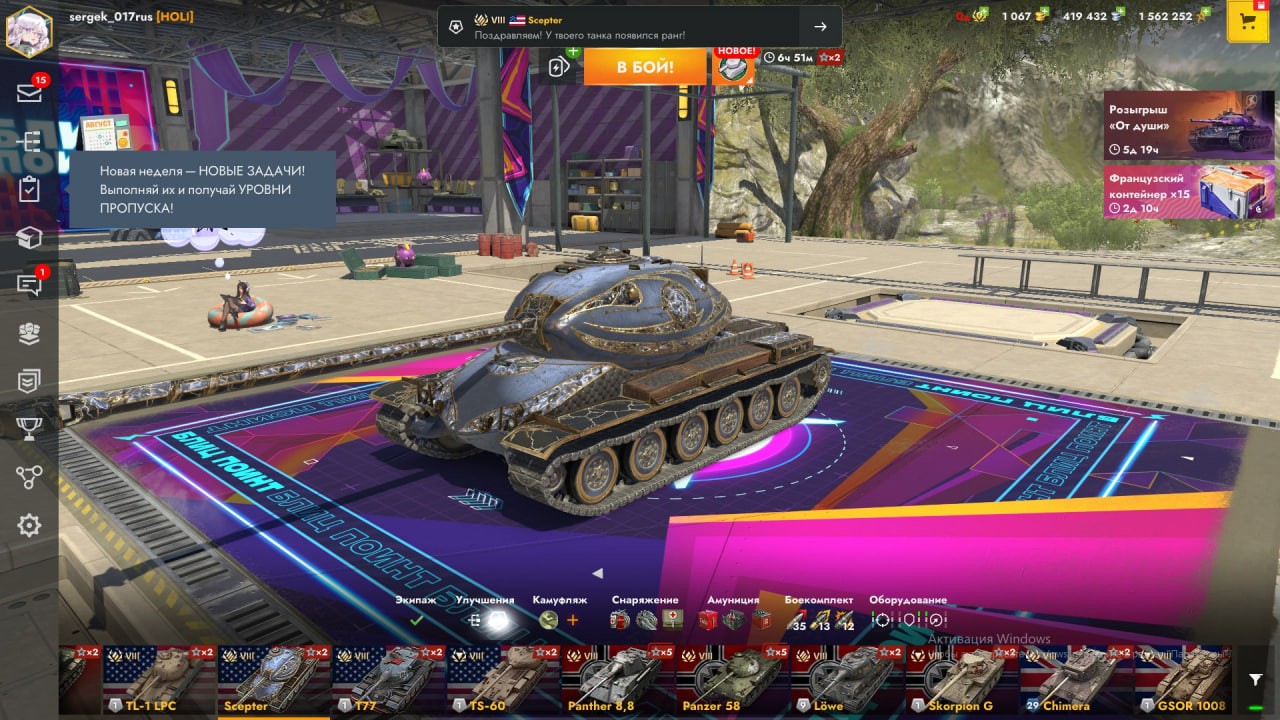This screenshot has width=1280, height=720.
Task: Open the tank carousel filter funnel
Action: [x=1256, y=680]
